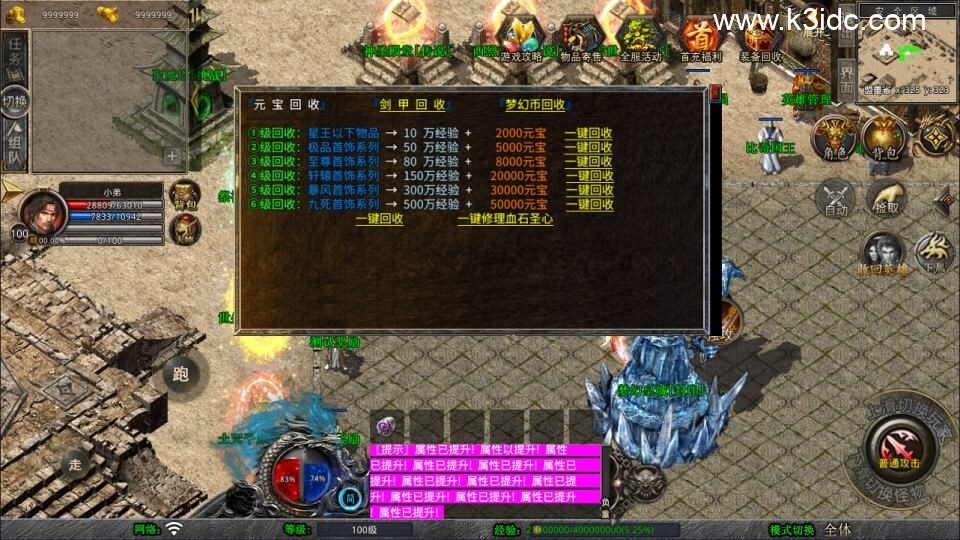
Task: Open the 物品寄售 consignment icon
Action: tap(581, 40)
